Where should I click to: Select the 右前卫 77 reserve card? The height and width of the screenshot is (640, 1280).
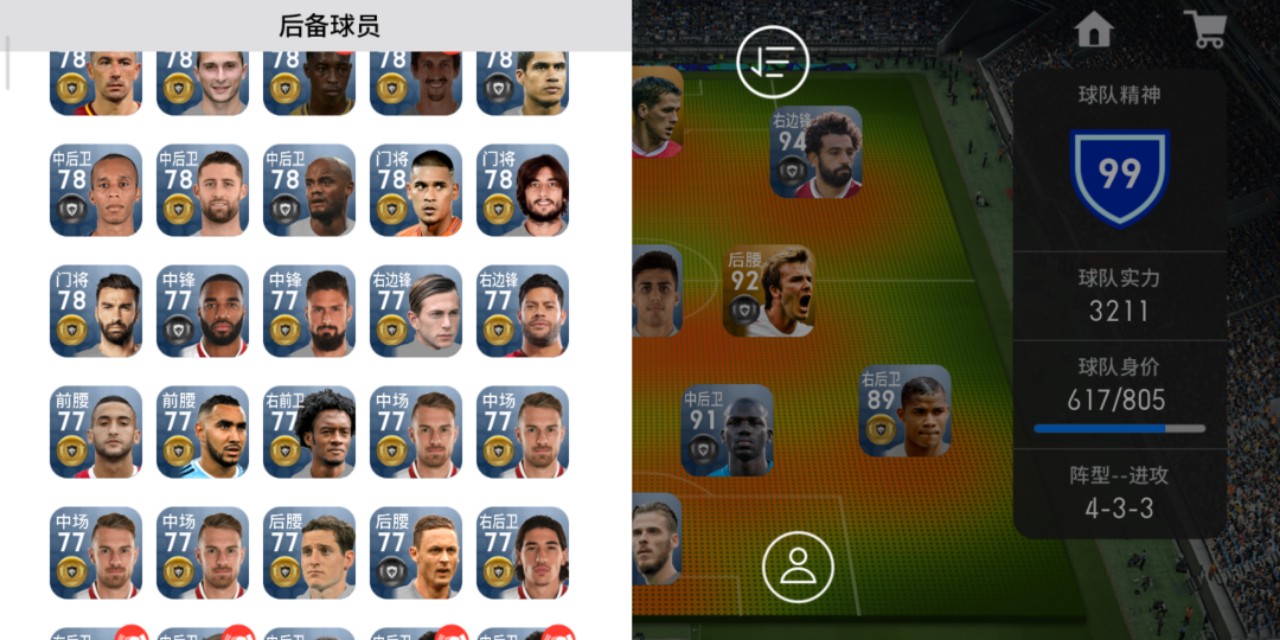pos(309,432)
